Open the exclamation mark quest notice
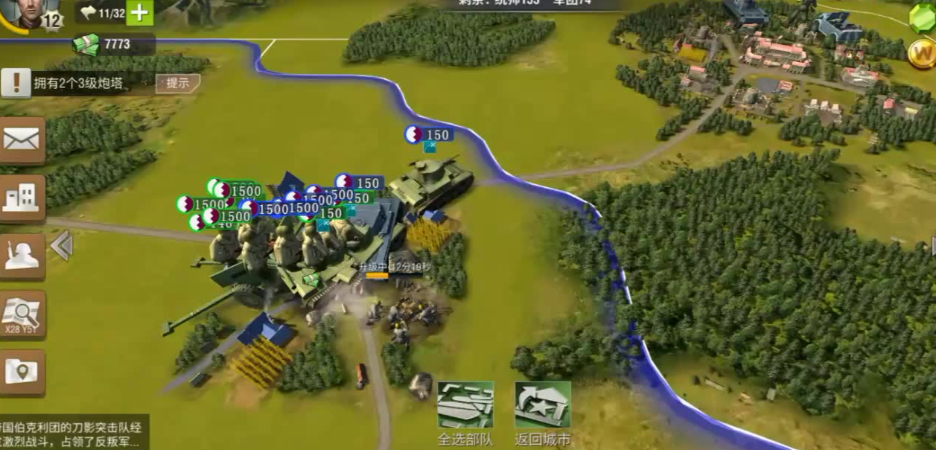Image resolution: width=936 pixels, height=450 pixels. pyautogui.click(x=14, y=83)
